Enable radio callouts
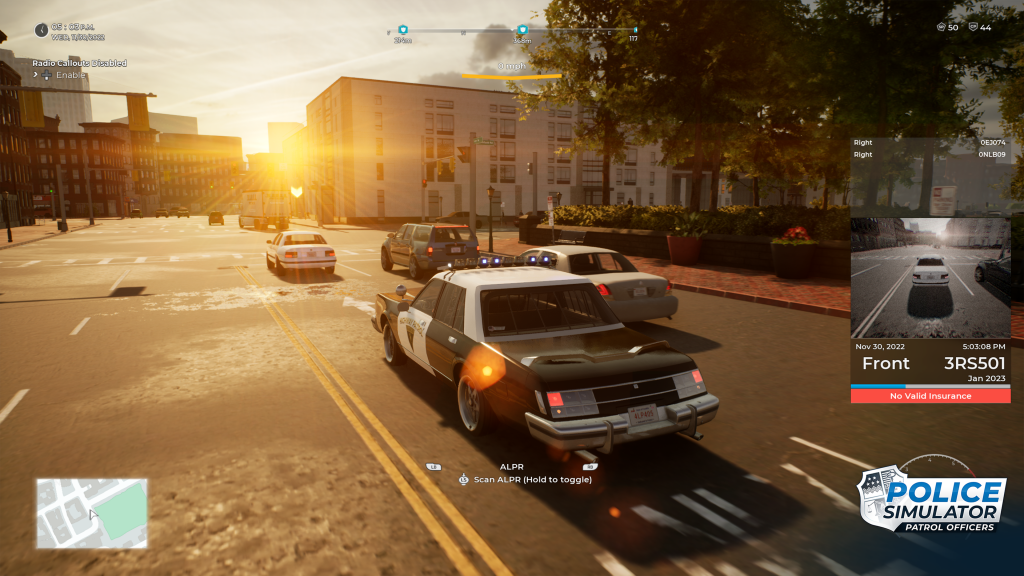Viewport: 1024px width, 576px height. click(70, 75)
